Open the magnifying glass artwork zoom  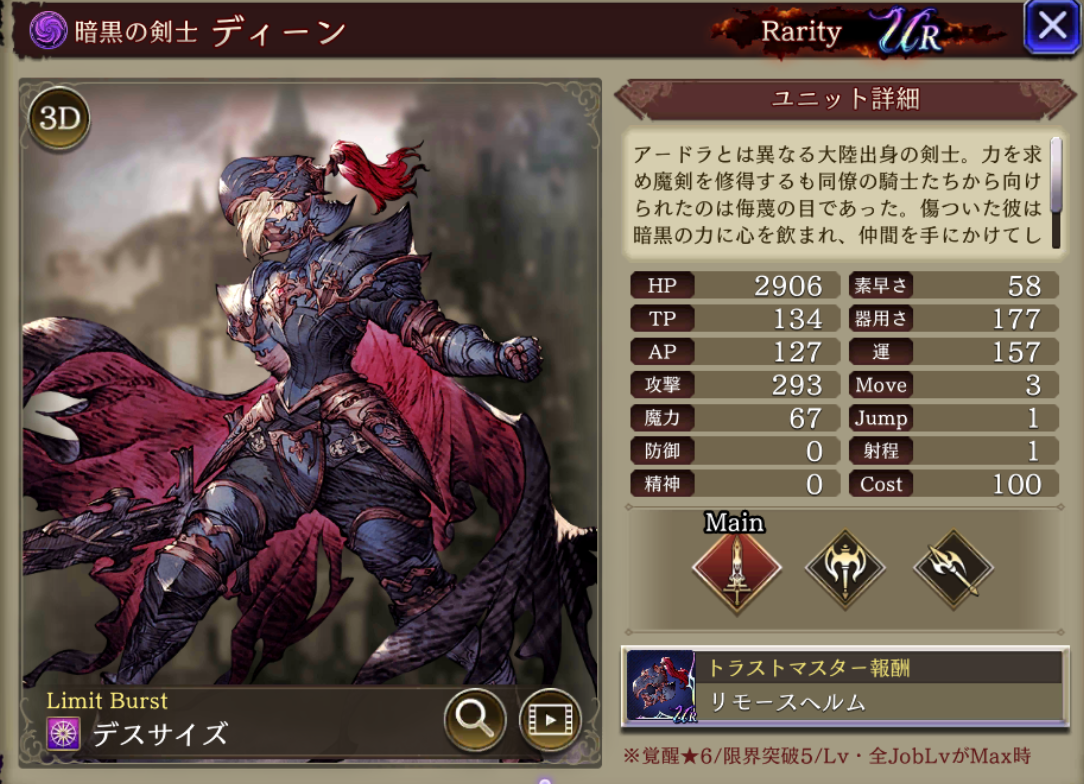[x=474, y=716]
